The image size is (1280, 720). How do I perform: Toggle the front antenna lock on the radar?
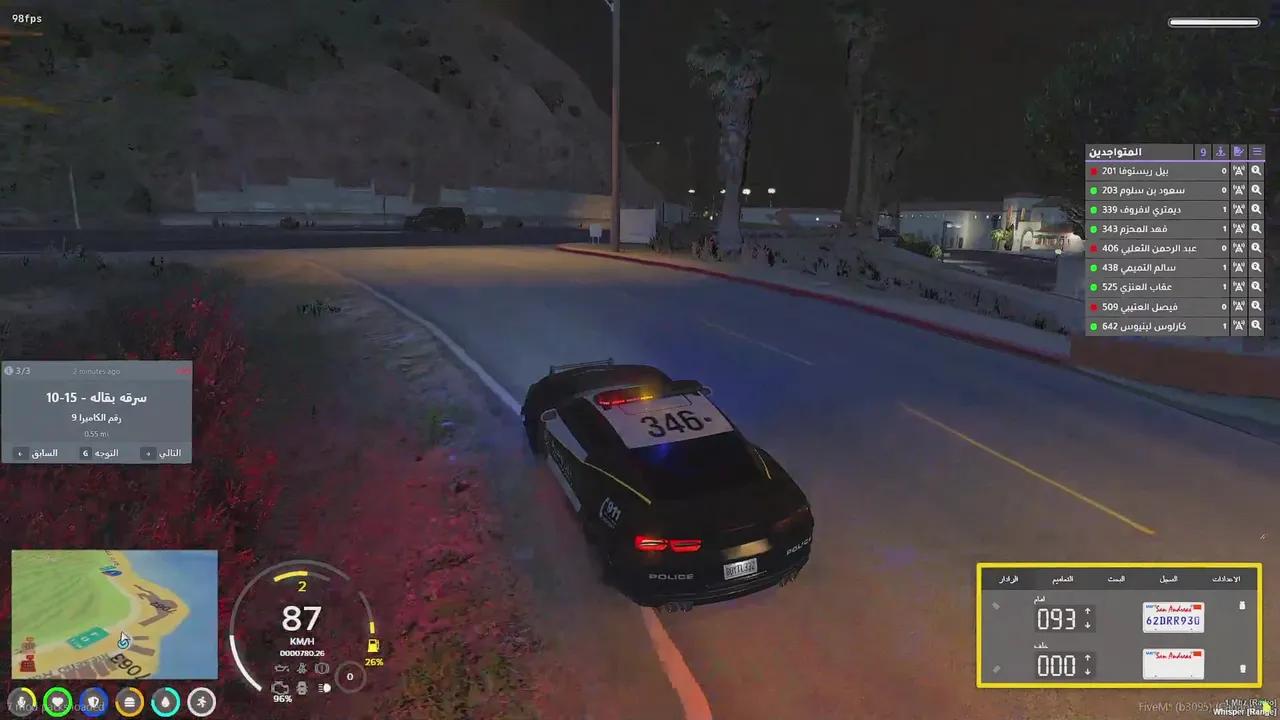tap(996, 606)
